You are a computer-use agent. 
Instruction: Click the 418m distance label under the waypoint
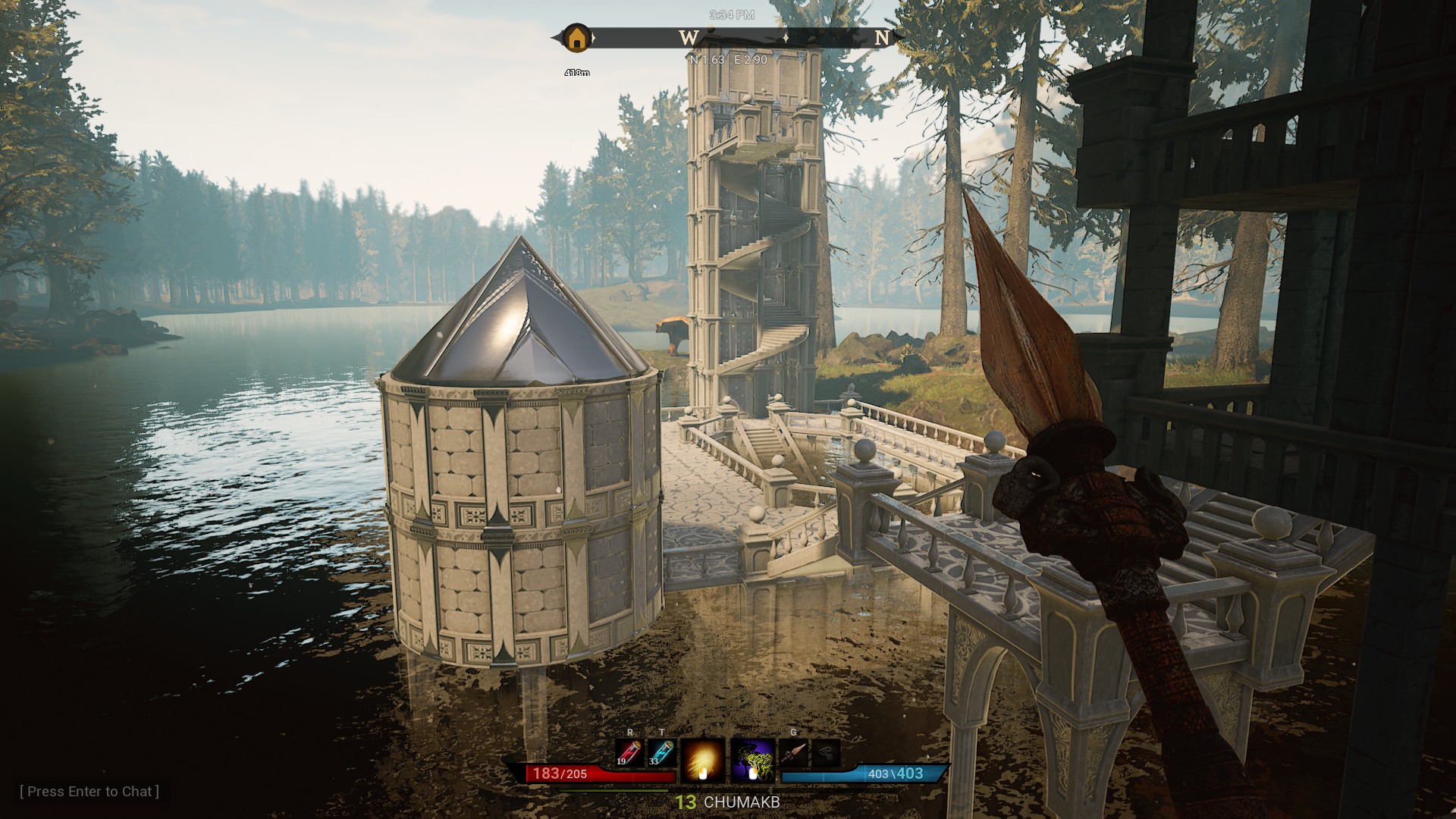point(578,74)
